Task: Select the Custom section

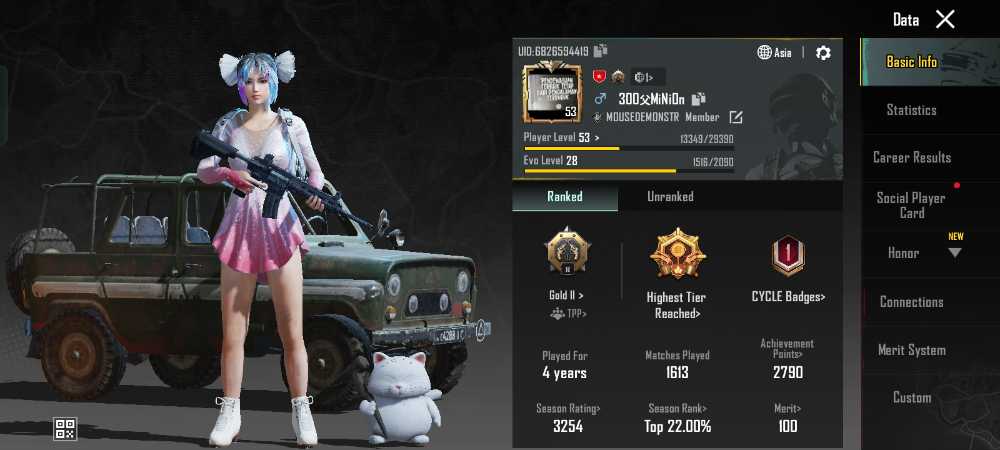Action: (911, 398)
